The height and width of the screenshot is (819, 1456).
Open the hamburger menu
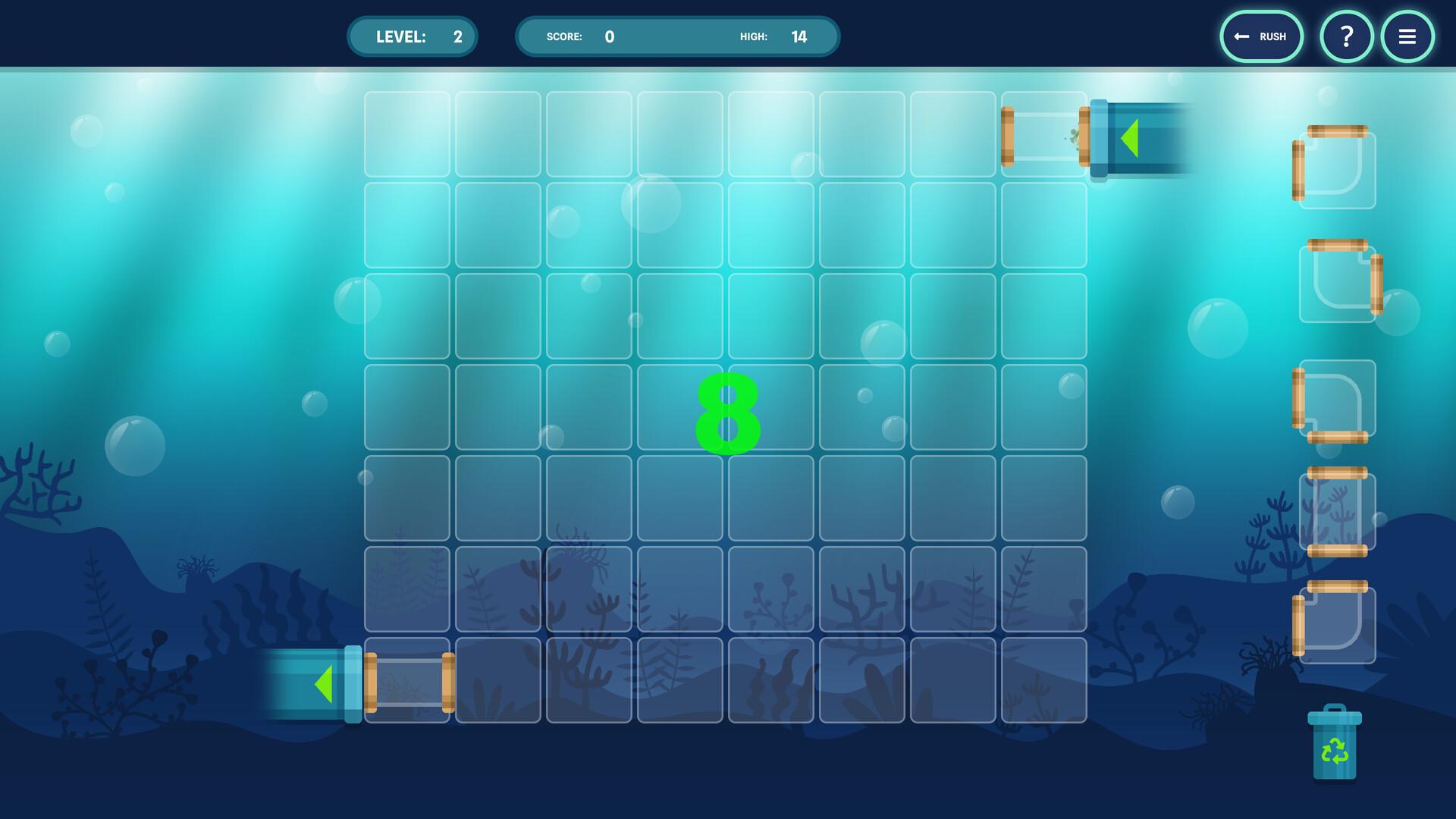(x=1407, y=36)
